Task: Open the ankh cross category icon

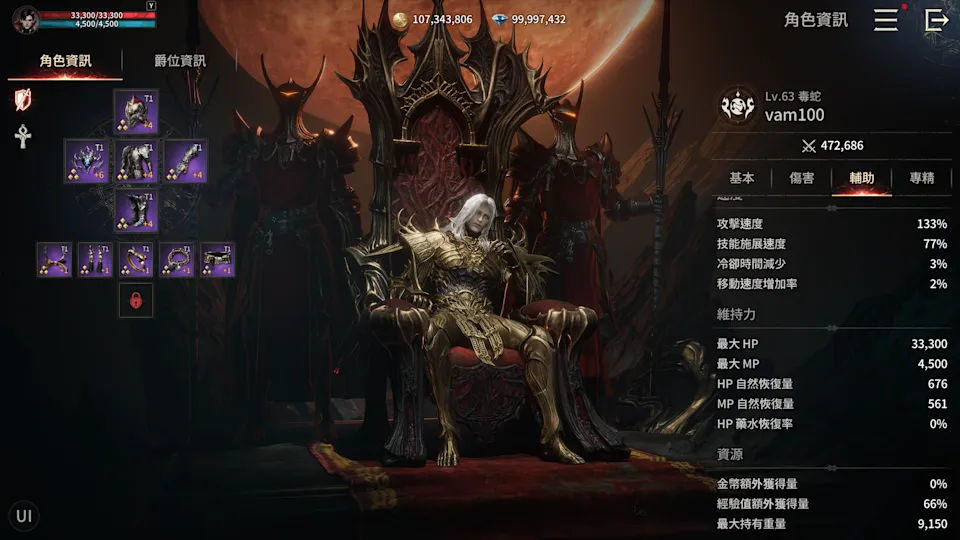Action: click(23, 136)
